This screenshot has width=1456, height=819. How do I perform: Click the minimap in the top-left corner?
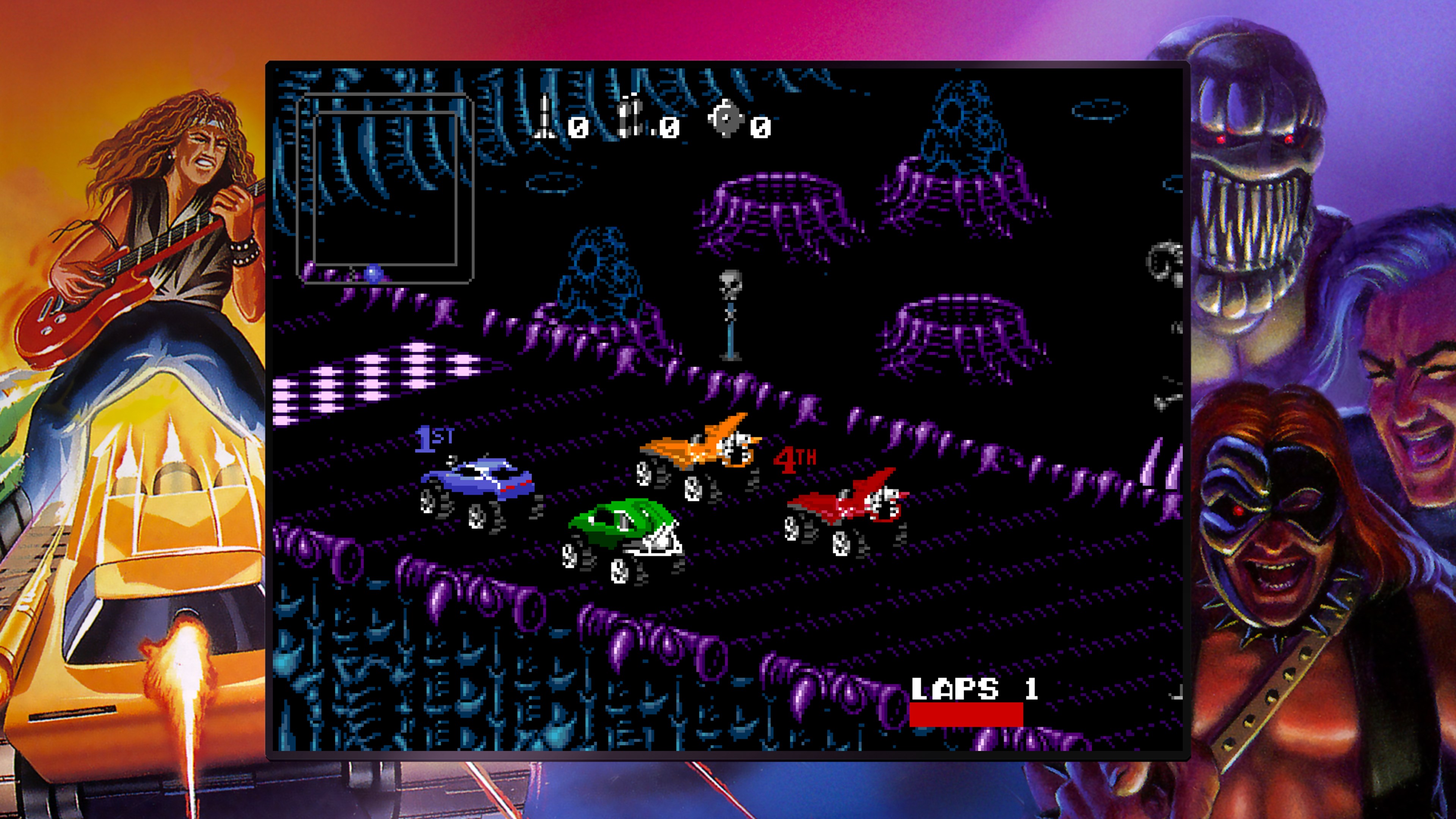(384, 187)
